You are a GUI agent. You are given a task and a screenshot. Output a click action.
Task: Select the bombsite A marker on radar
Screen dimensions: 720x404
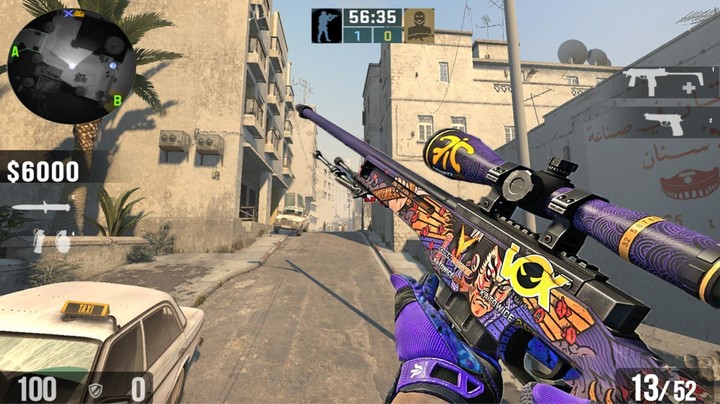point(16,52)
